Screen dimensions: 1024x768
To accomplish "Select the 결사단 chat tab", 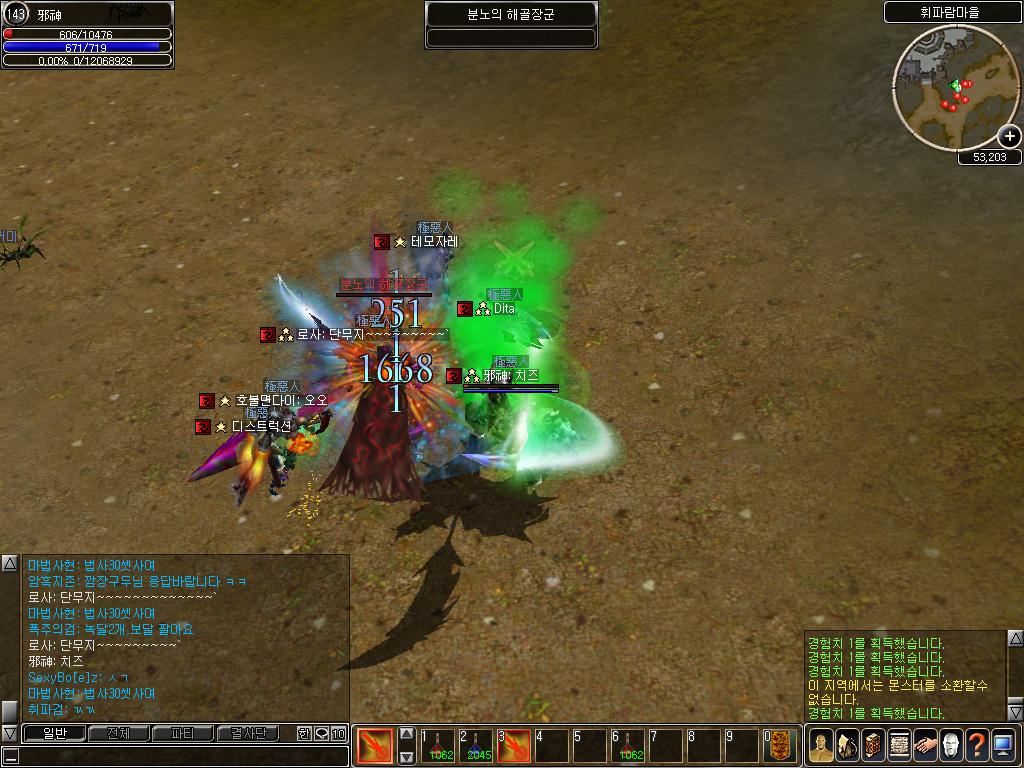I will pos(247,734).
